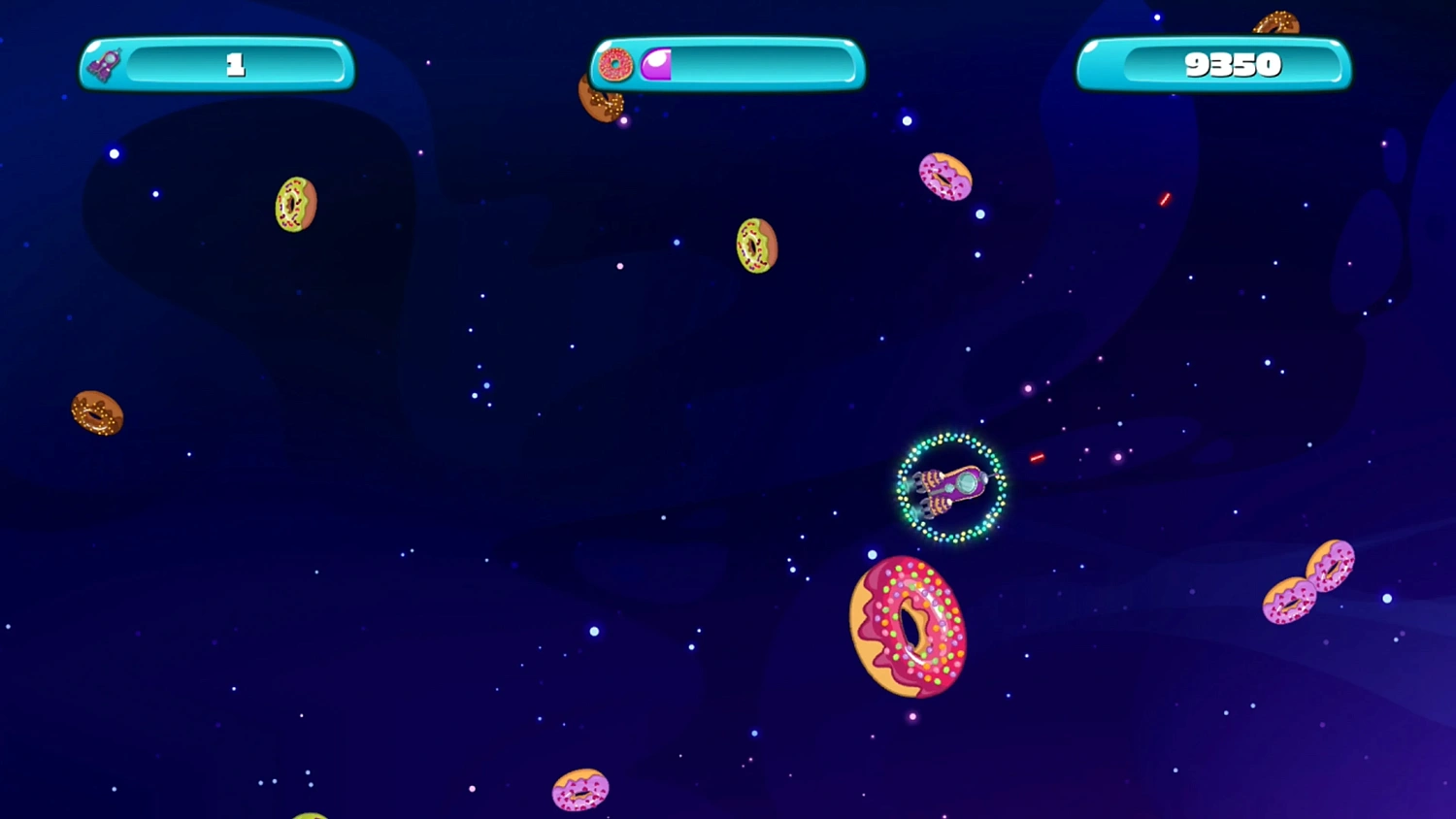
Task: Click the donut peeking from the bottom edge
Action: point(311,814)
